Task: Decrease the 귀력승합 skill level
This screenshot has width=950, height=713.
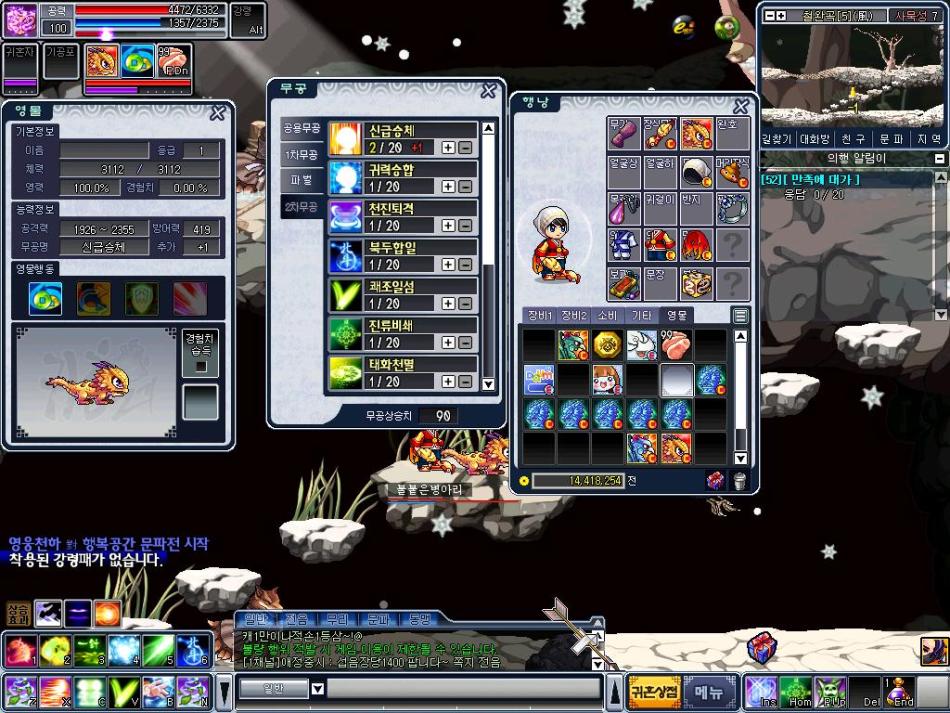Action: 465,186
